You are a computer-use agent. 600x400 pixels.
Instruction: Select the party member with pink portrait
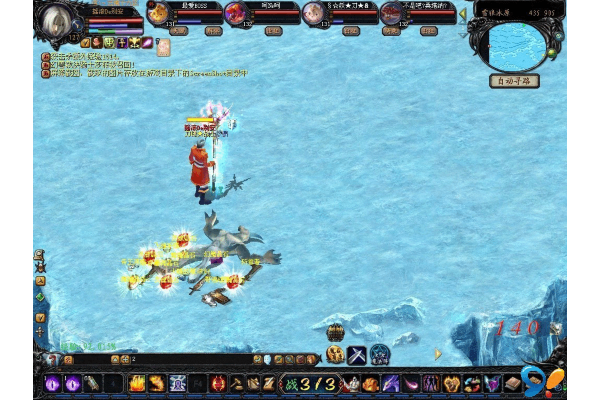(x=313, y=13)
